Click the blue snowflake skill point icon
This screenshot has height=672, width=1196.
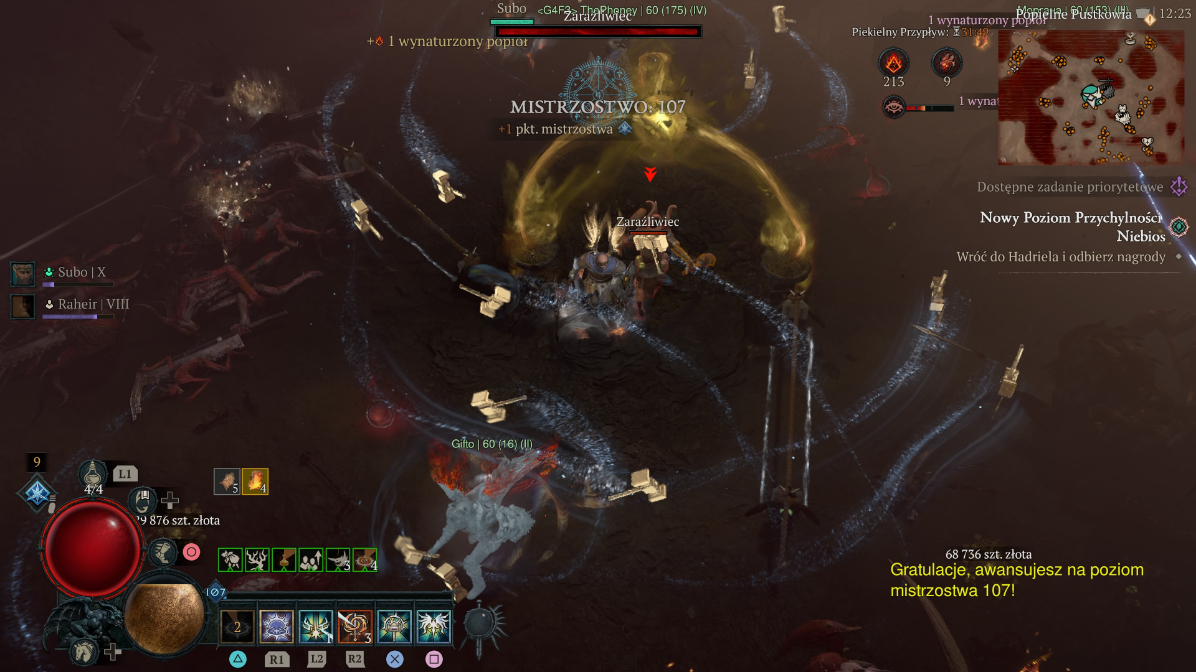(37, 492)
